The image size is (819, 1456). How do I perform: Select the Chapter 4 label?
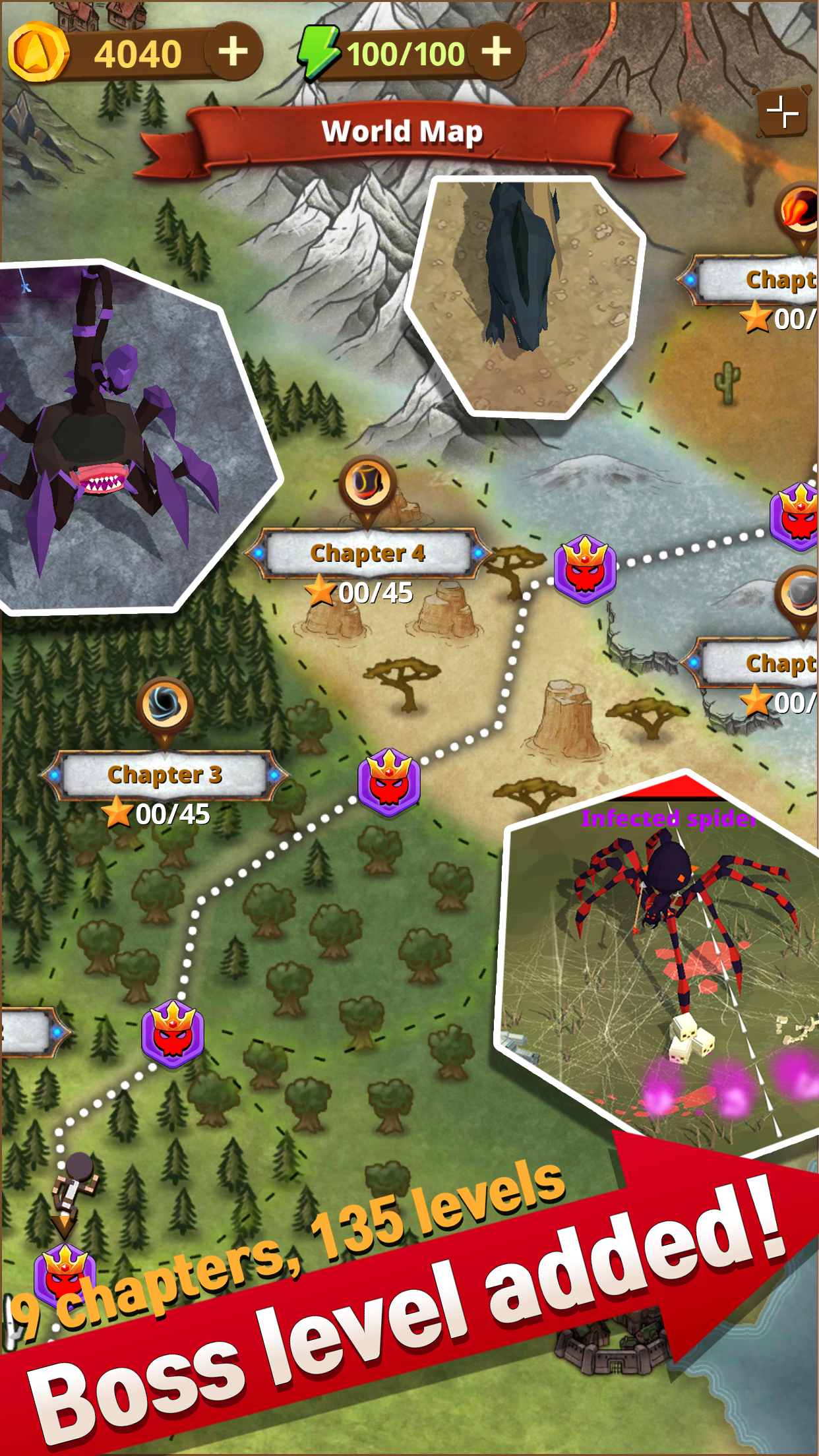click(368, 553)
